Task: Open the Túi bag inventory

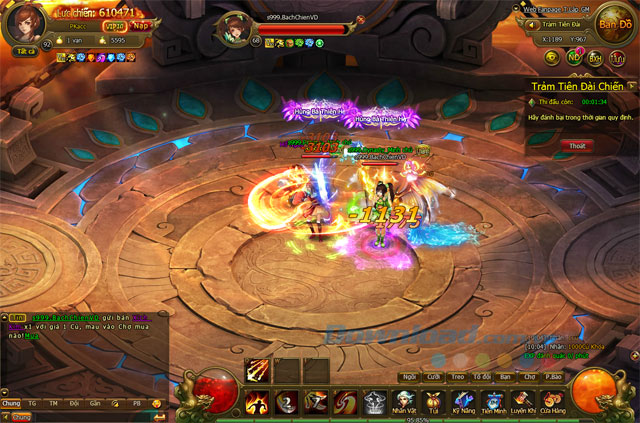Action: 433,400
